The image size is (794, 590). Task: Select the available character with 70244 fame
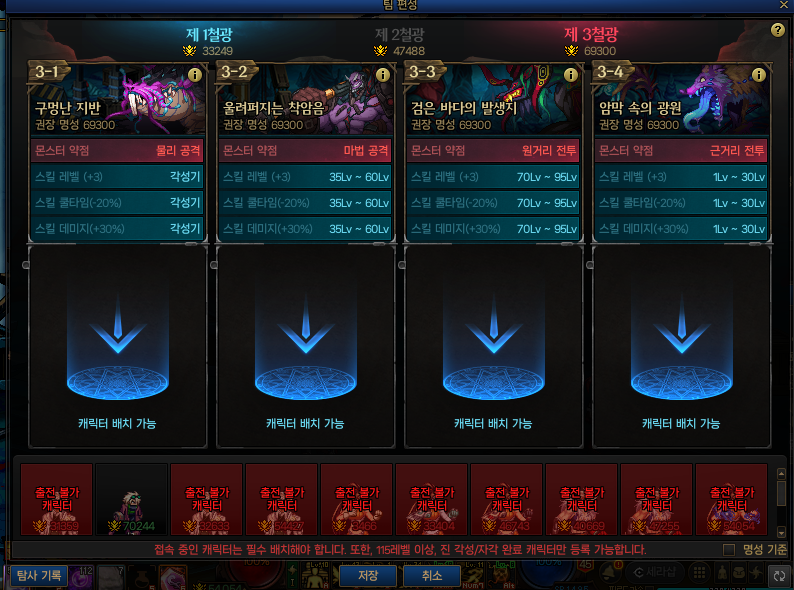[131, 500]
